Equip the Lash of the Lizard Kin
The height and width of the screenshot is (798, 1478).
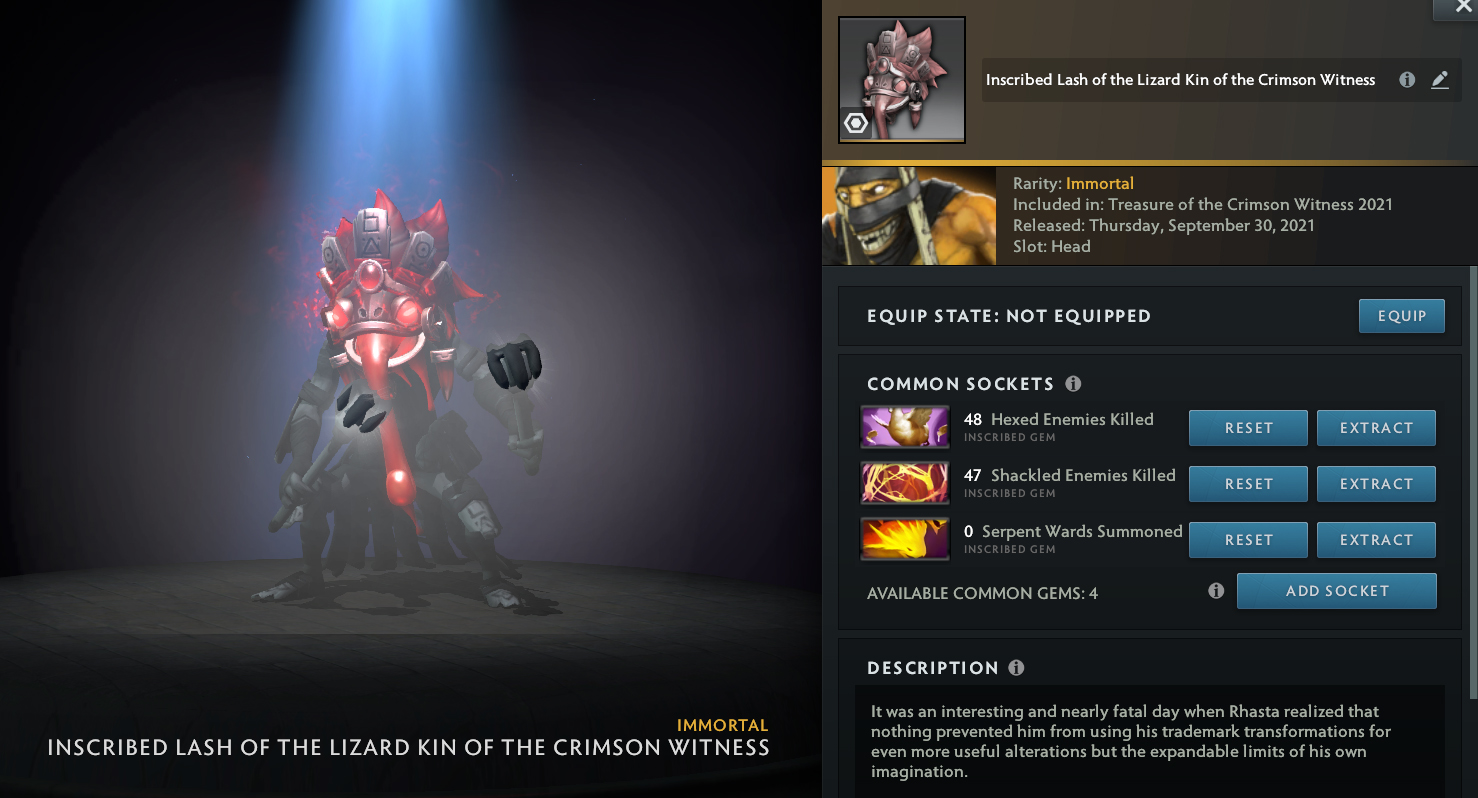[x=1401, y=316]
